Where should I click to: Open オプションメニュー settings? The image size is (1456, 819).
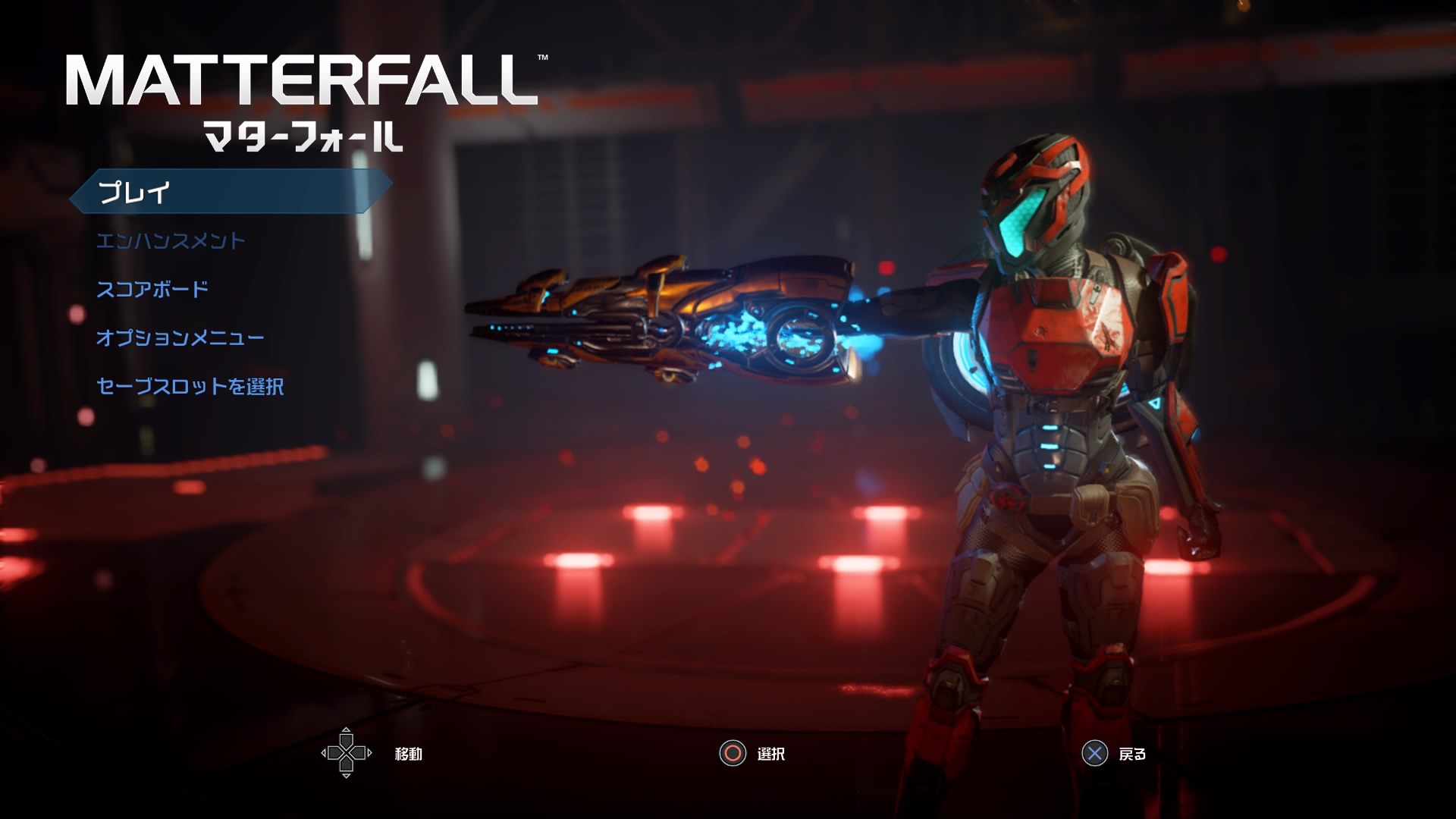point(180,338)
